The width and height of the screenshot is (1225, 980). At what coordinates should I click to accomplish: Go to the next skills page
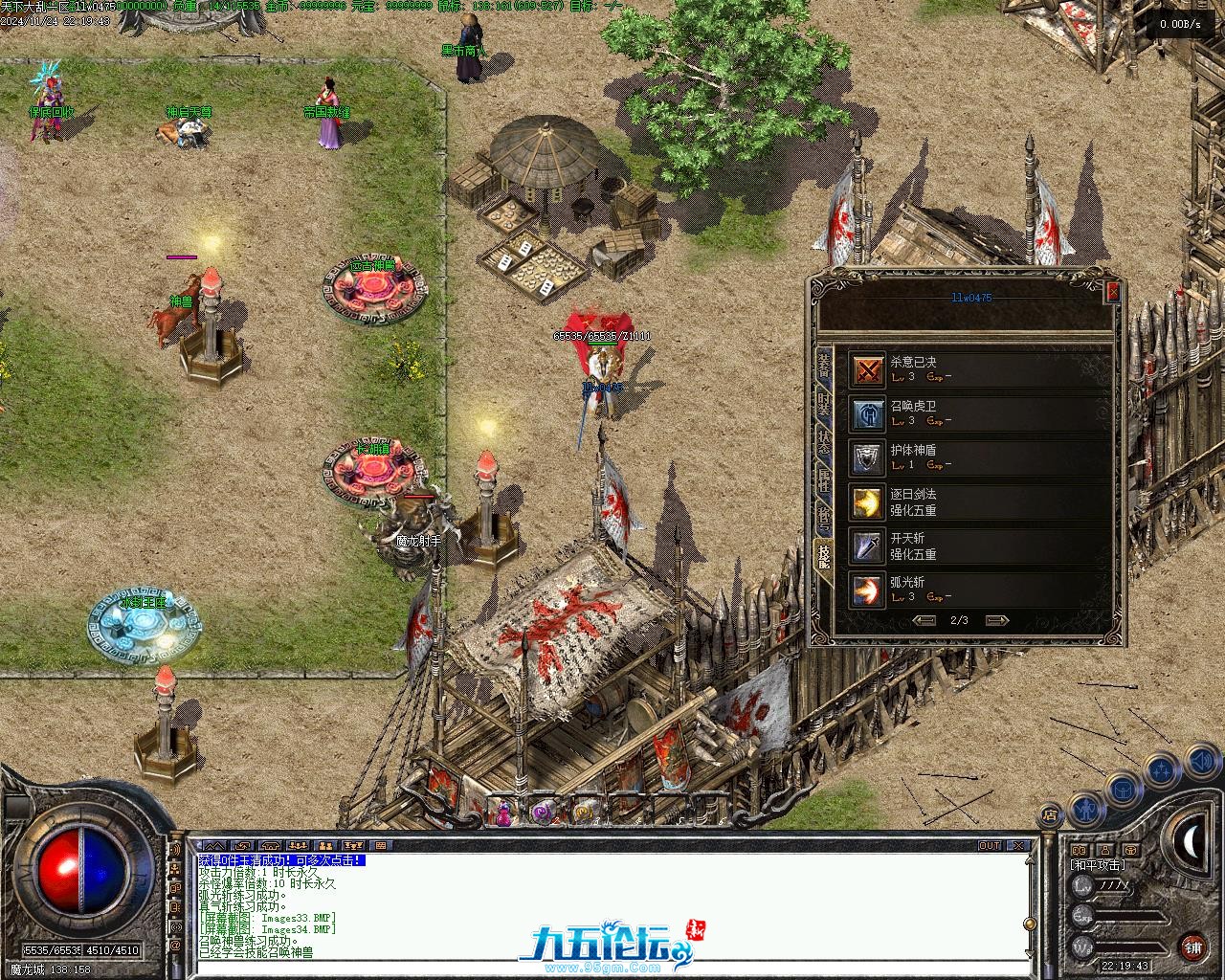pyautogui.click(x=996, y=620)
